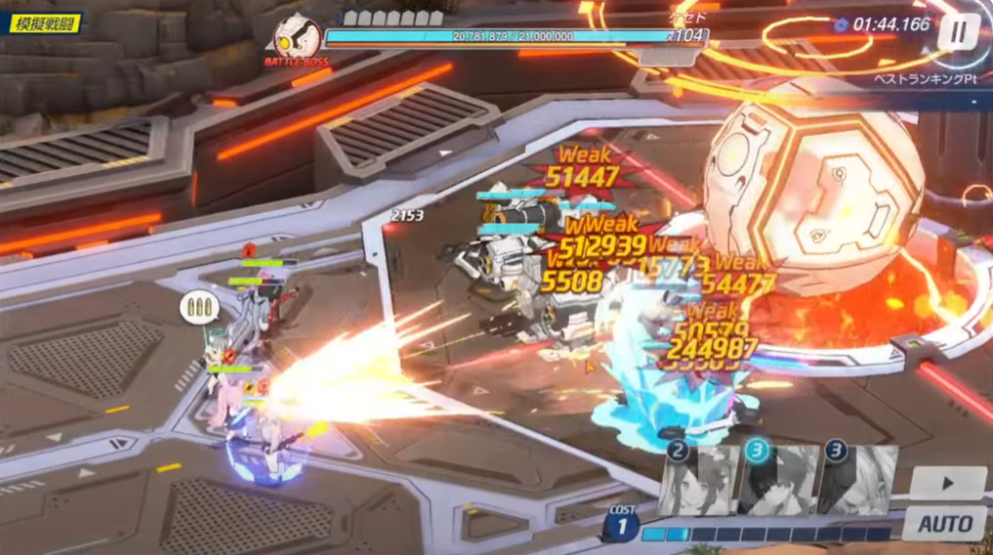Toggle AUTO battle mode
The image size is (993, 555).
[x=946, y=523]
